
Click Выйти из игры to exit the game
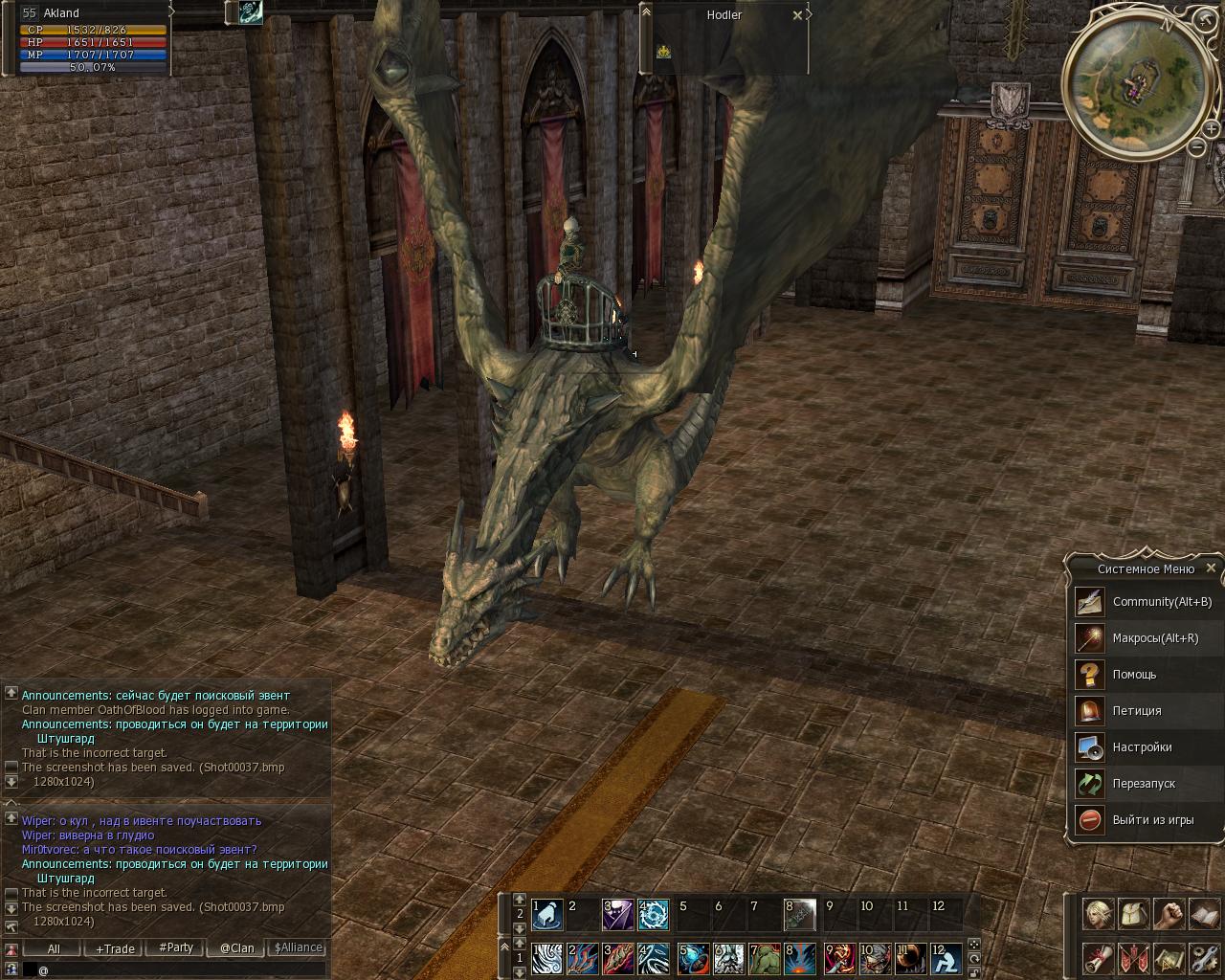click(1152, 820)
